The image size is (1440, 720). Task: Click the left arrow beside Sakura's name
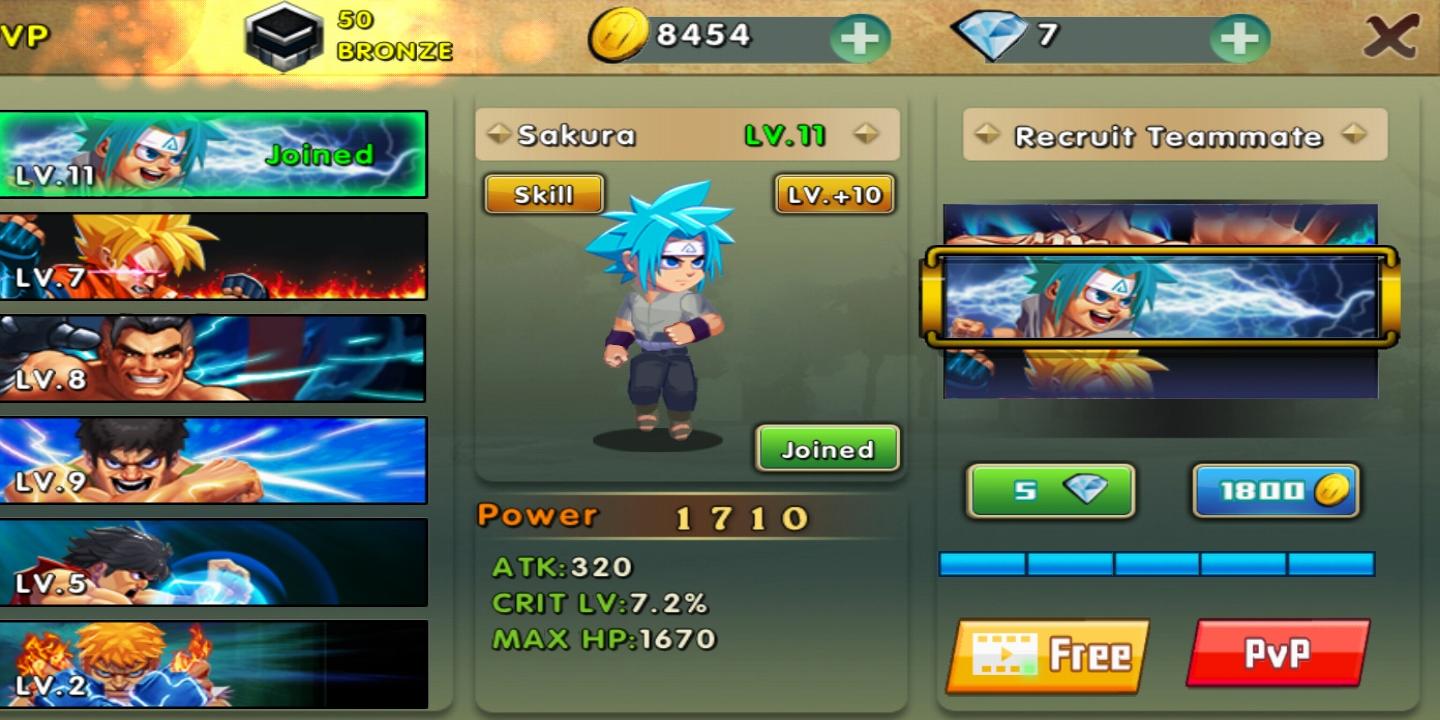(x=497, y=135)
